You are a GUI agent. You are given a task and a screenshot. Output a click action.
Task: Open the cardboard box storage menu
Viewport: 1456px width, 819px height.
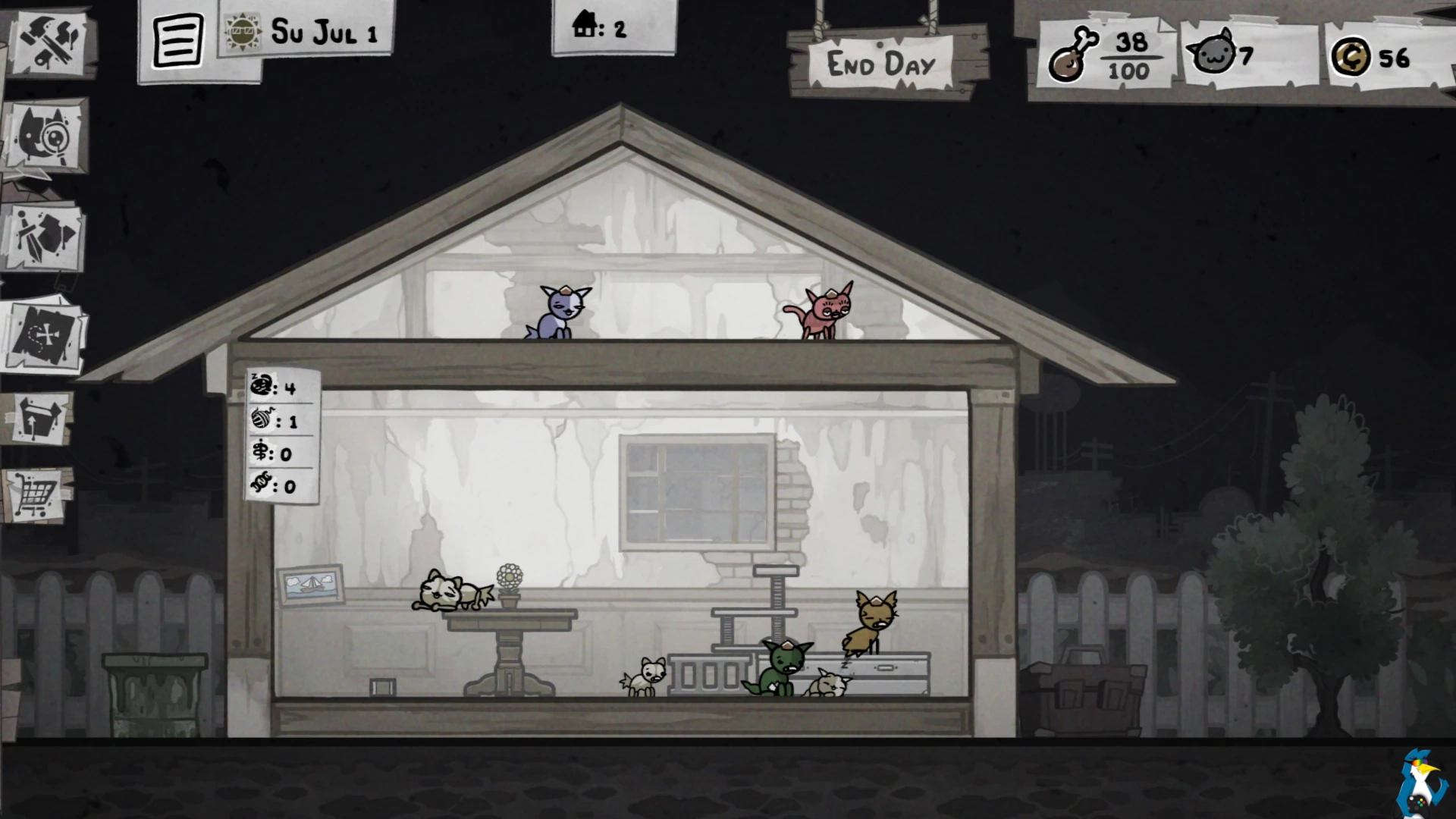pos(39,418)
